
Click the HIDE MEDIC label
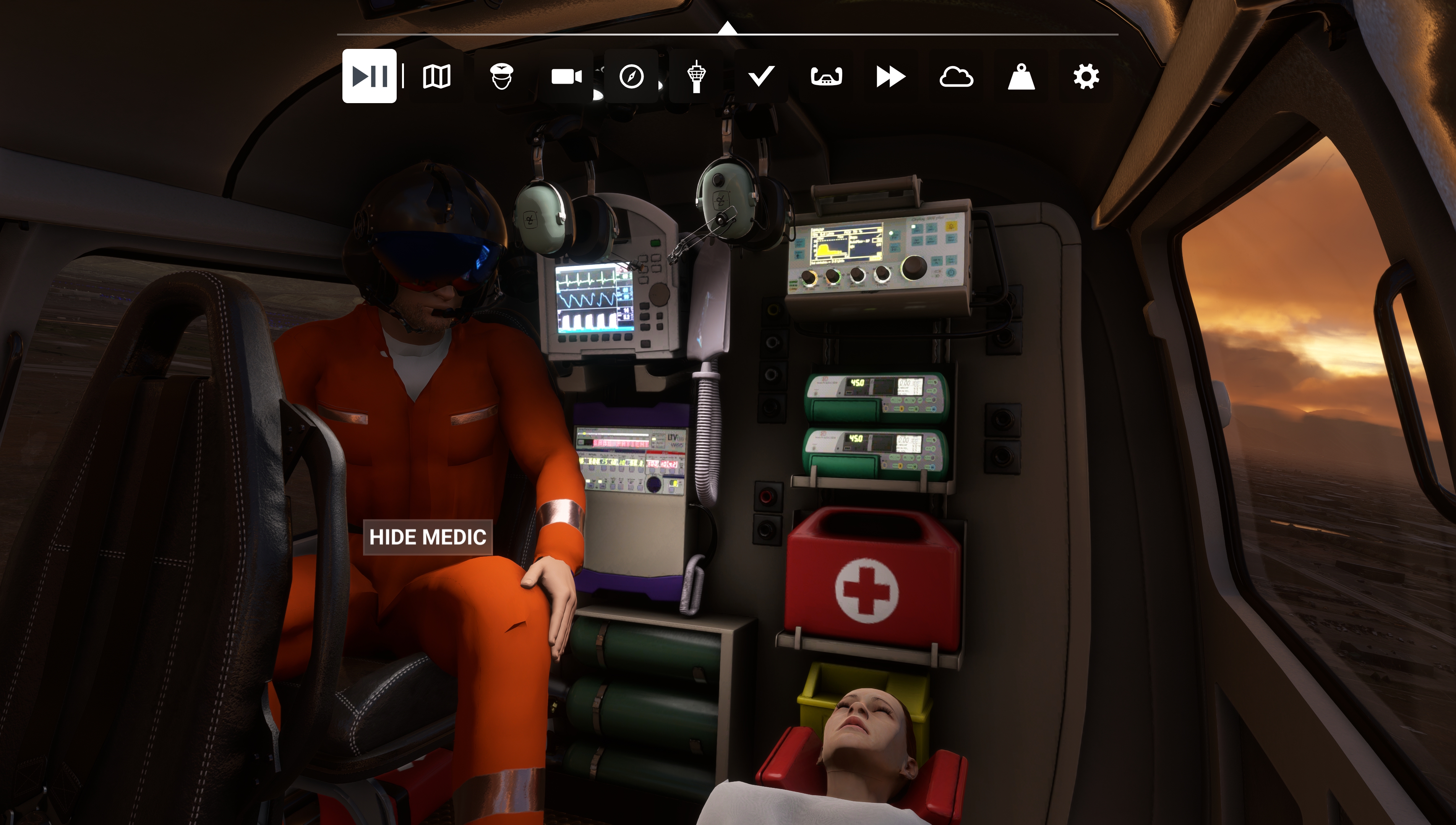click(x=427, y=537)
